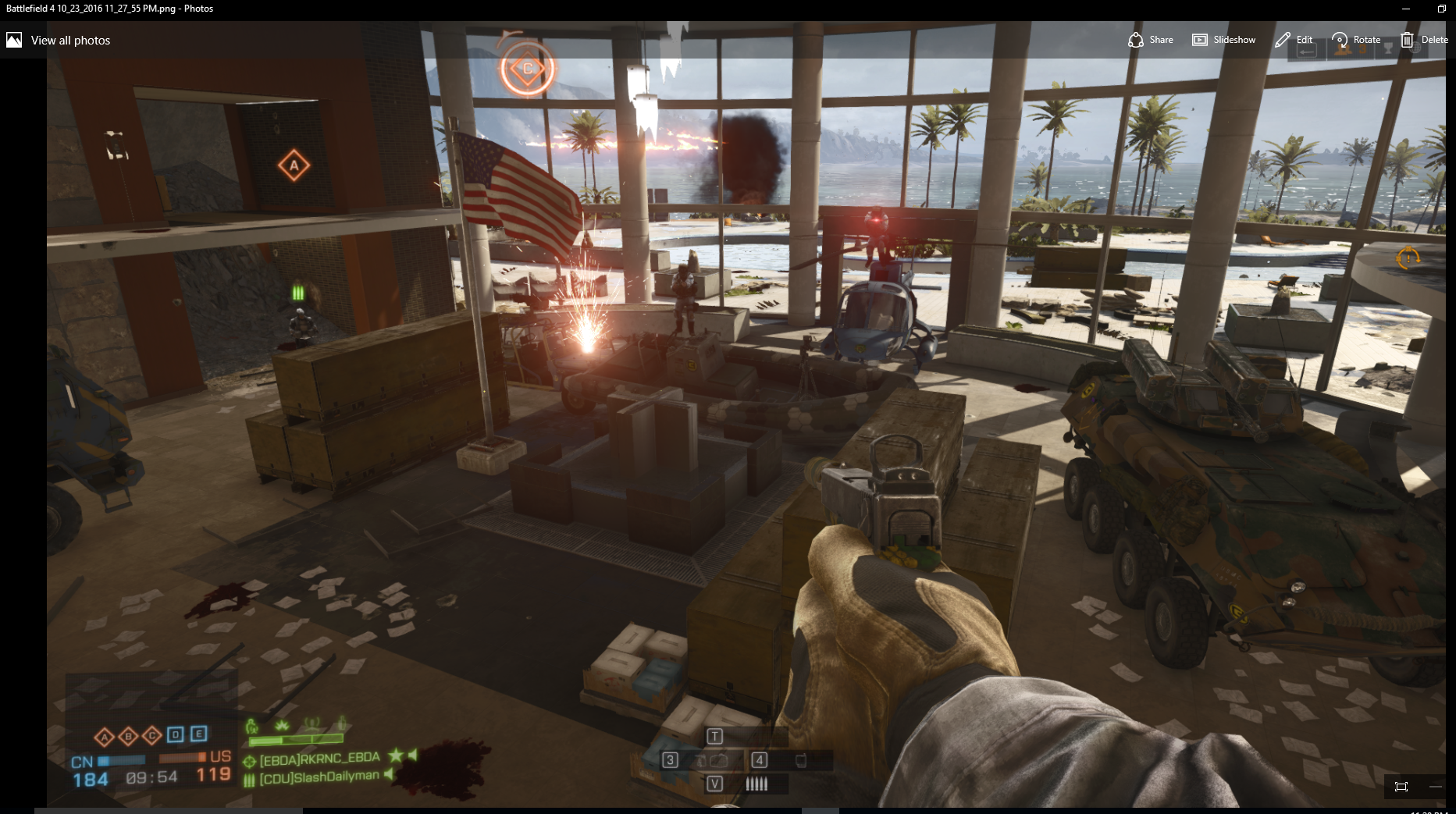Delete this photo
This screenshot has width=1456, height=814.
(x=1424, y=40)
